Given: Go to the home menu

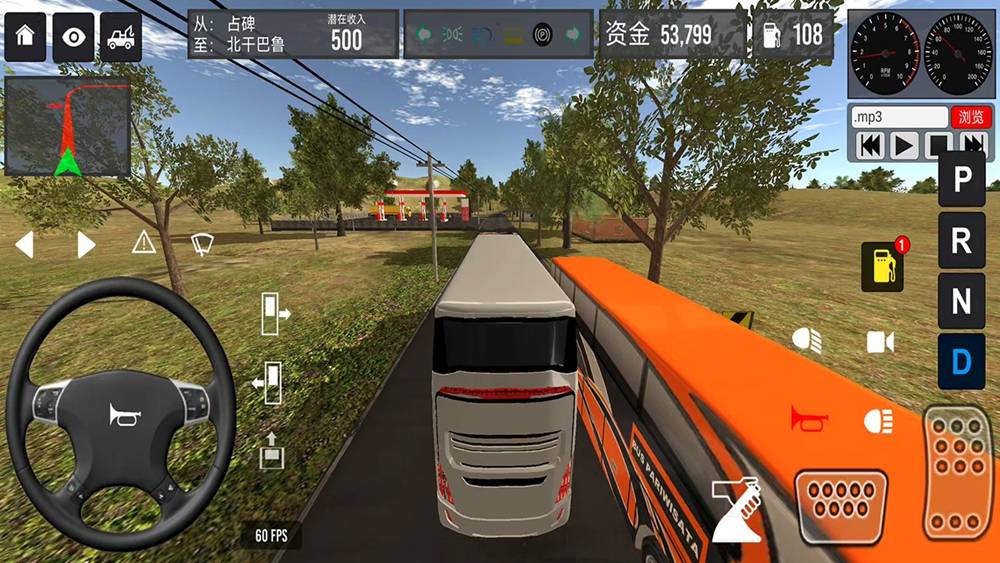Looking at the screenshot, I should click(25, 37).
